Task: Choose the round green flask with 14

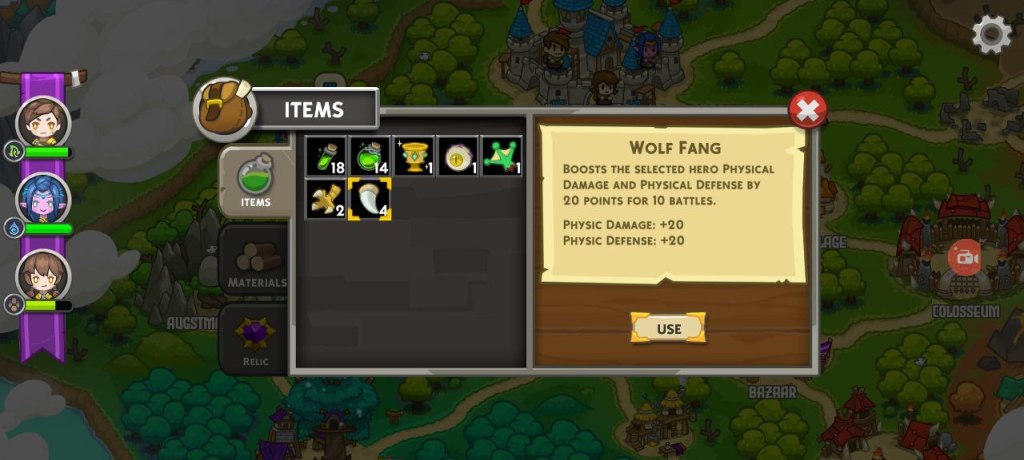Action: tap(369, 156)
